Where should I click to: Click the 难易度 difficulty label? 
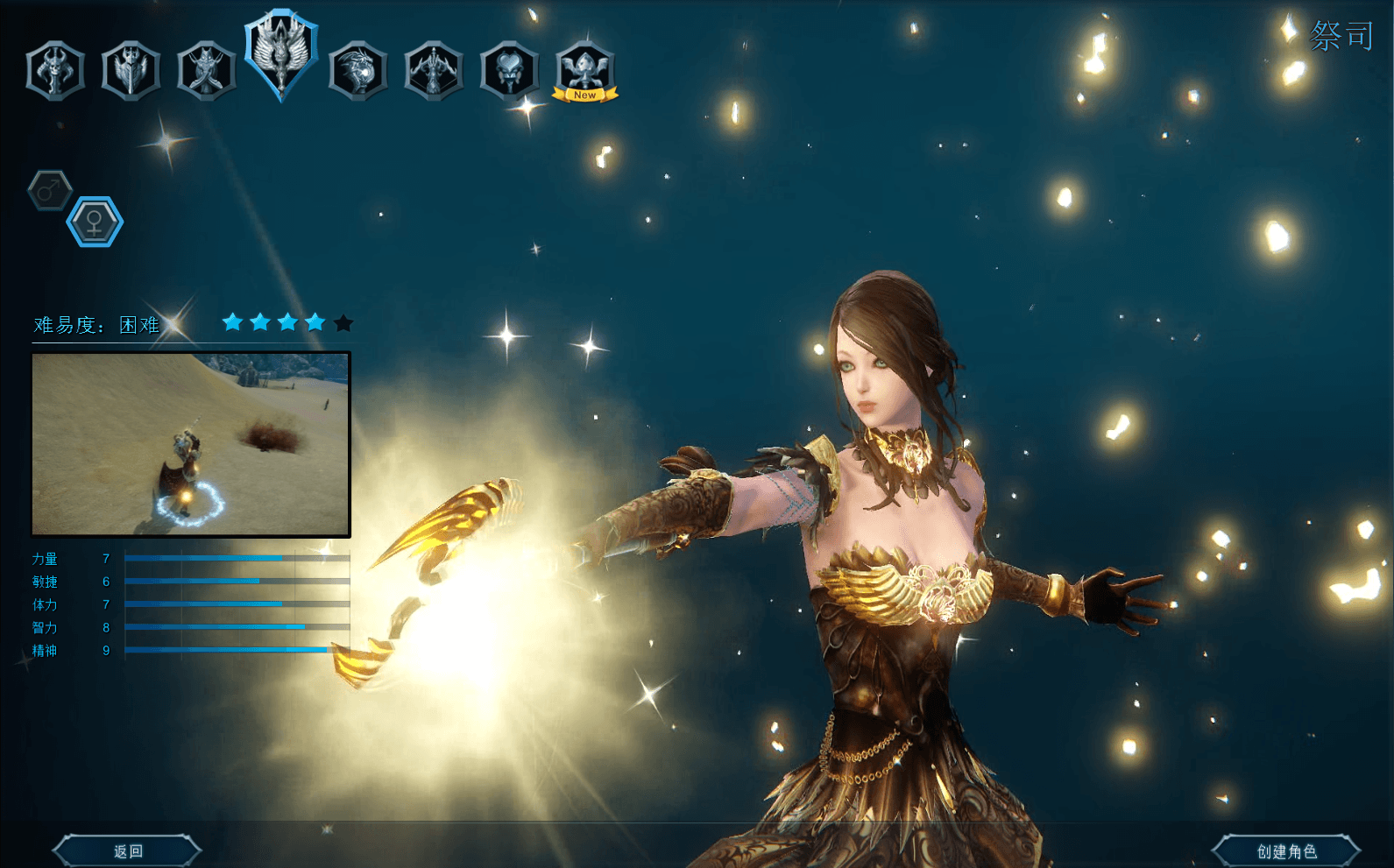coord(66,324)
